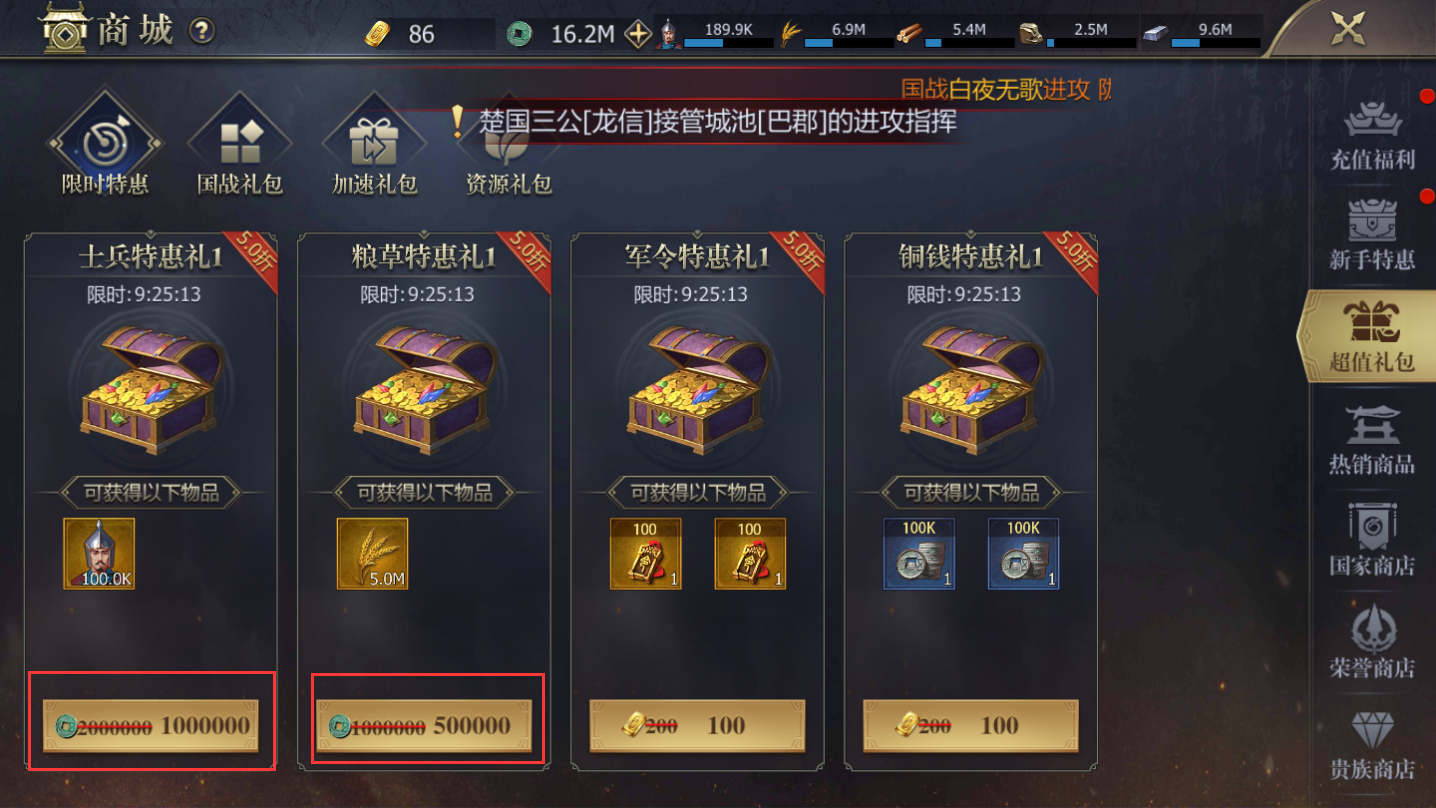The image size is (1436, 808).
Task: Click the gold coin plus icon
Action: pyautogui.click(x=637, y=31)
